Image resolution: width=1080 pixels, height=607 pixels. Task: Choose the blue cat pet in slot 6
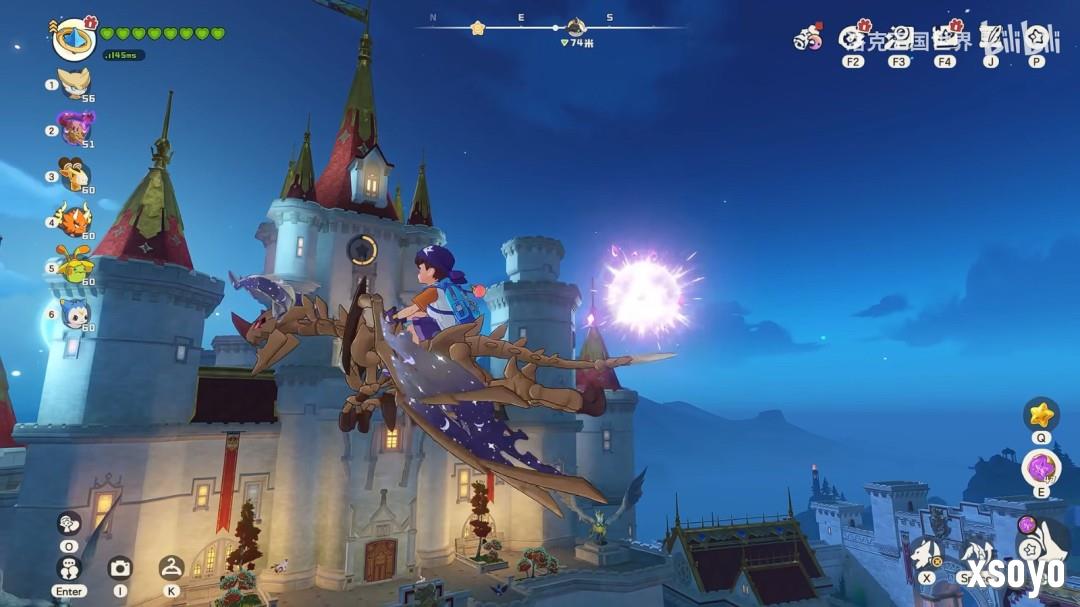(x=75, y=313)
